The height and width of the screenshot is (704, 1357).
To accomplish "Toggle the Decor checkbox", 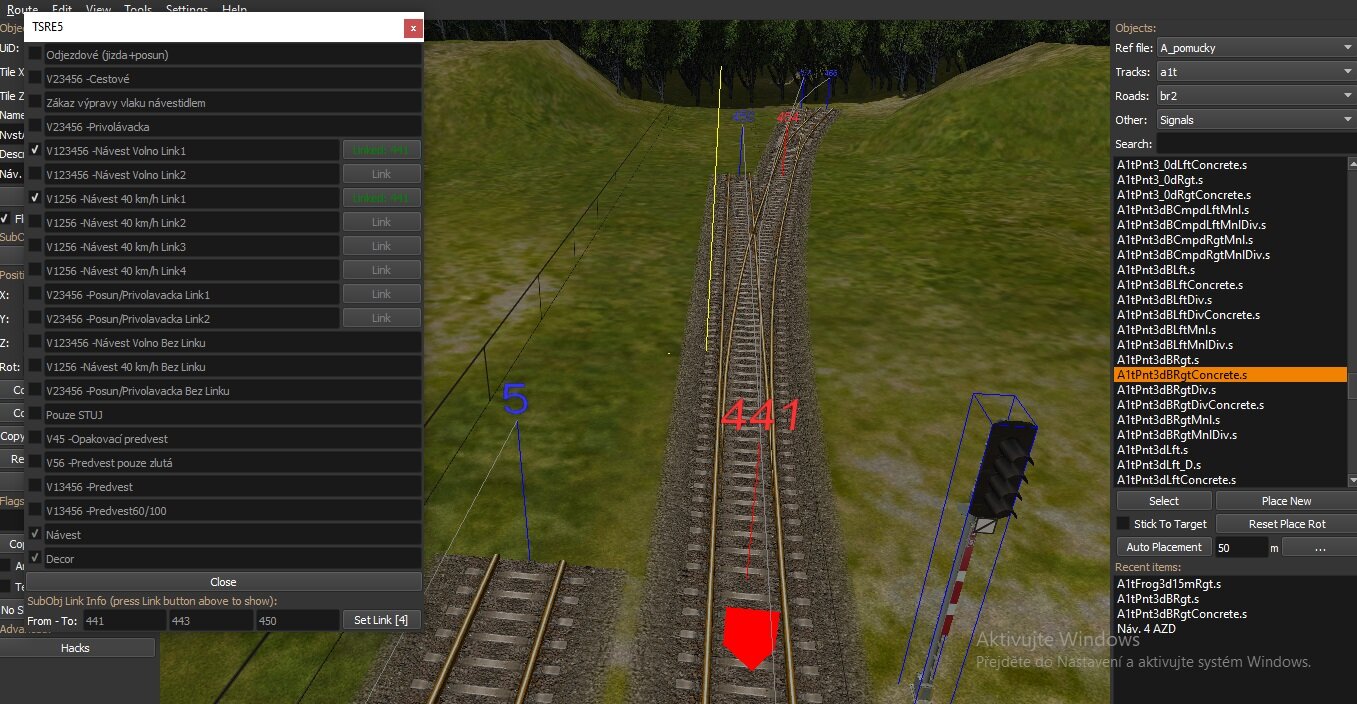I will (36, 558).
